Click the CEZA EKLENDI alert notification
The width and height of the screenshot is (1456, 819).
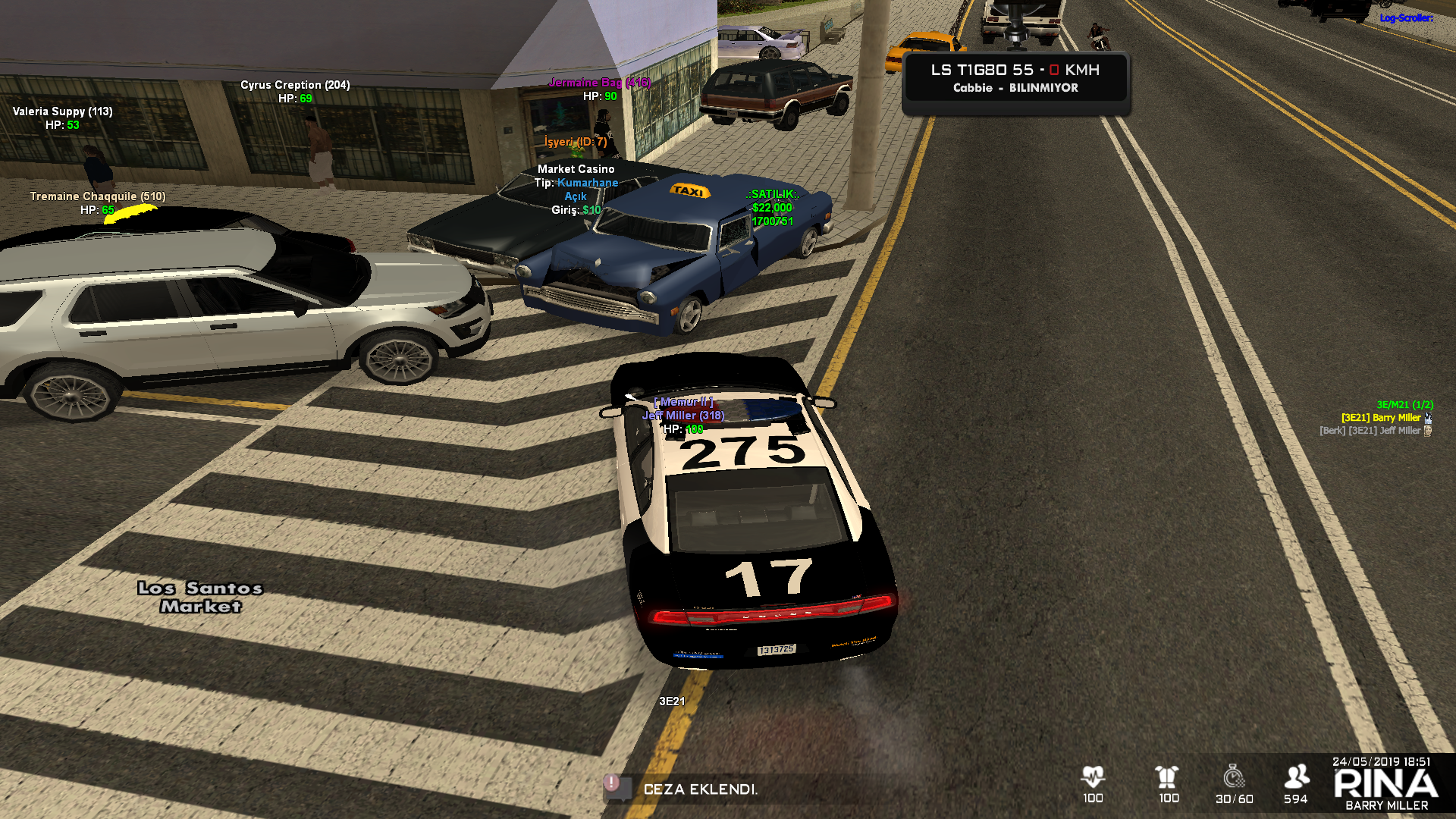coord(699,789)
